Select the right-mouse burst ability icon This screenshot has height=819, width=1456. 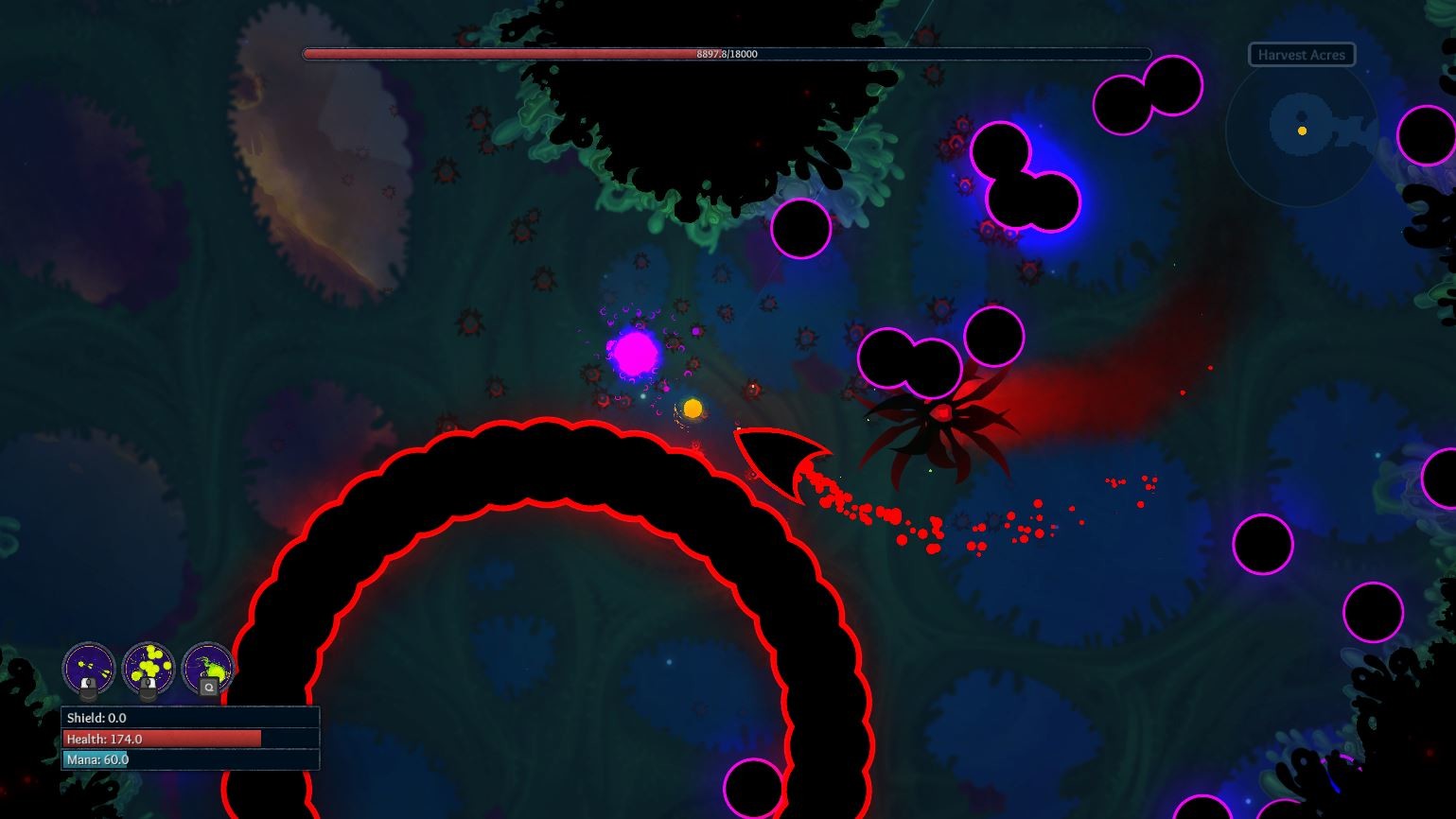(x=148, y=666)
